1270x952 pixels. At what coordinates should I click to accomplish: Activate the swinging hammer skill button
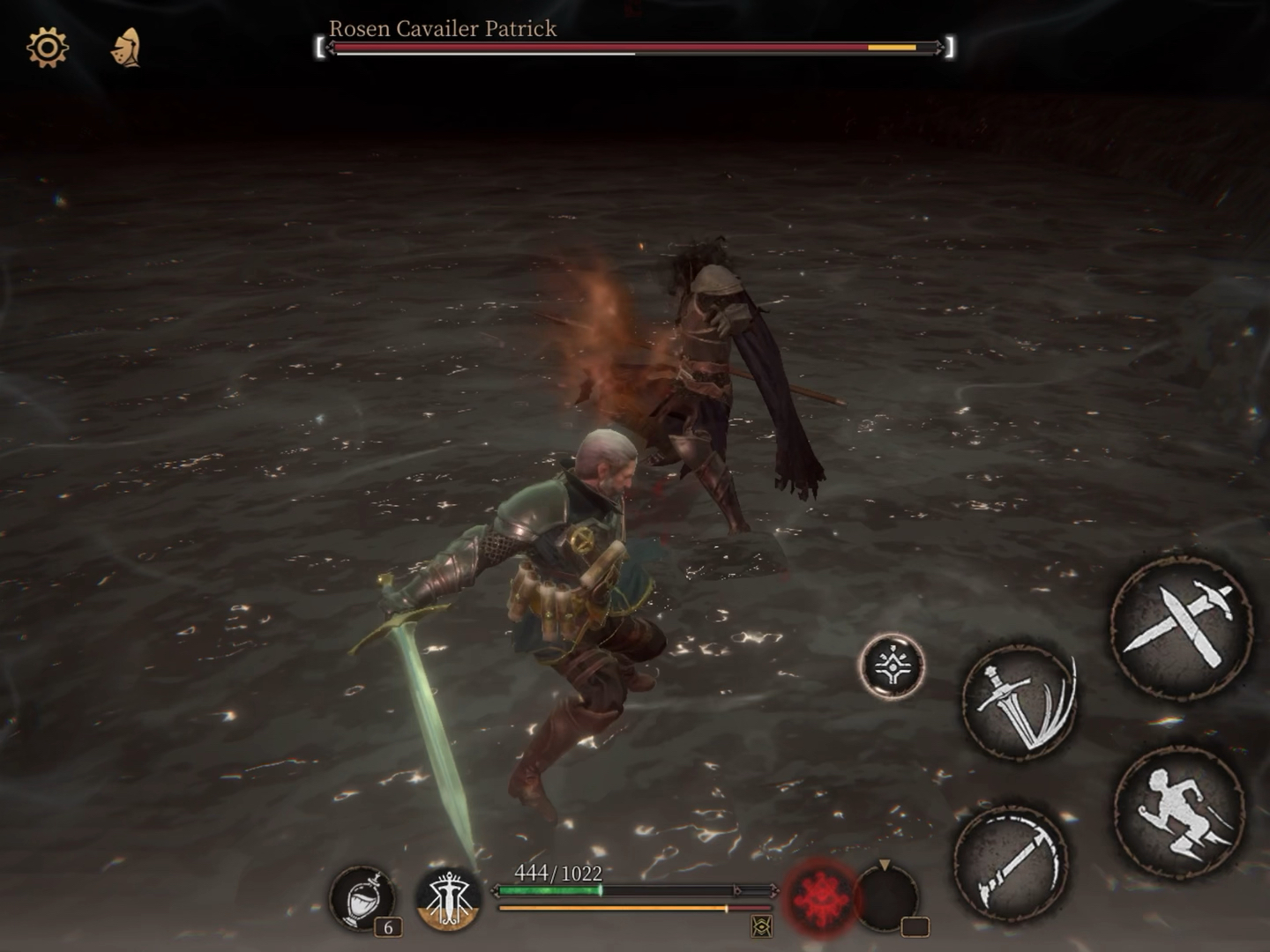1011,862
